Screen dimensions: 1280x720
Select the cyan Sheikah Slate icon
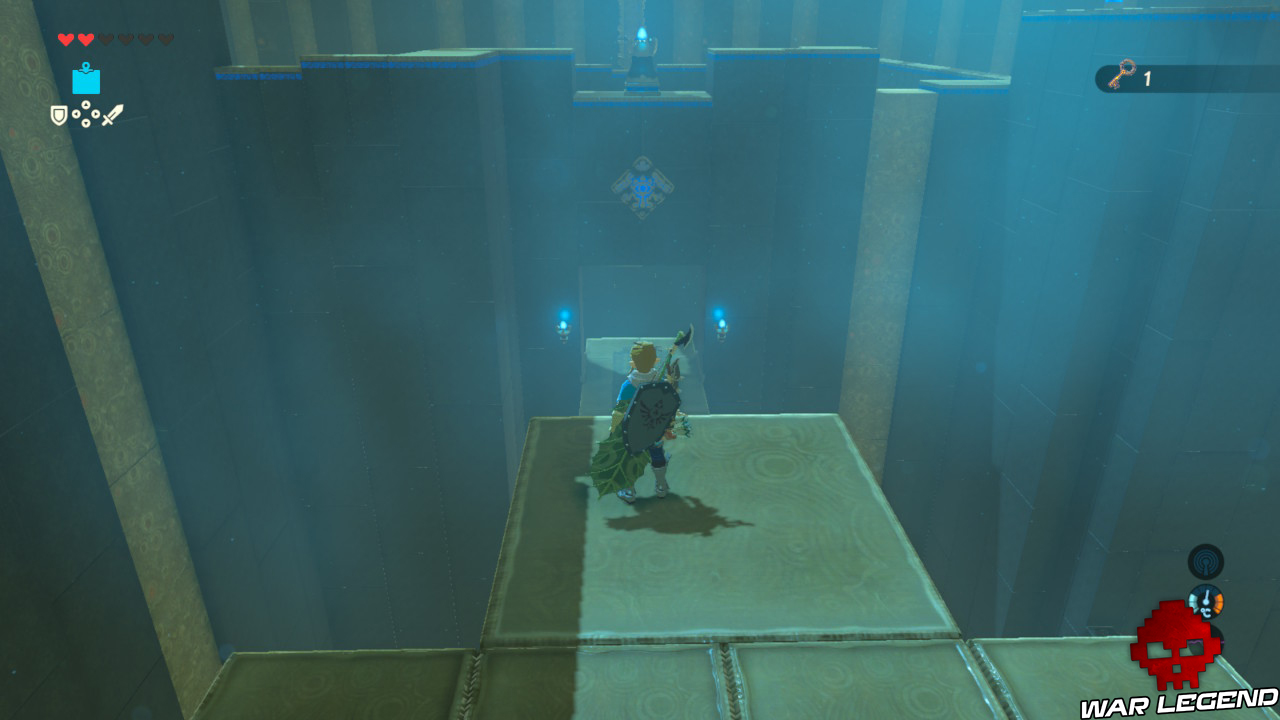click(86, 80)
